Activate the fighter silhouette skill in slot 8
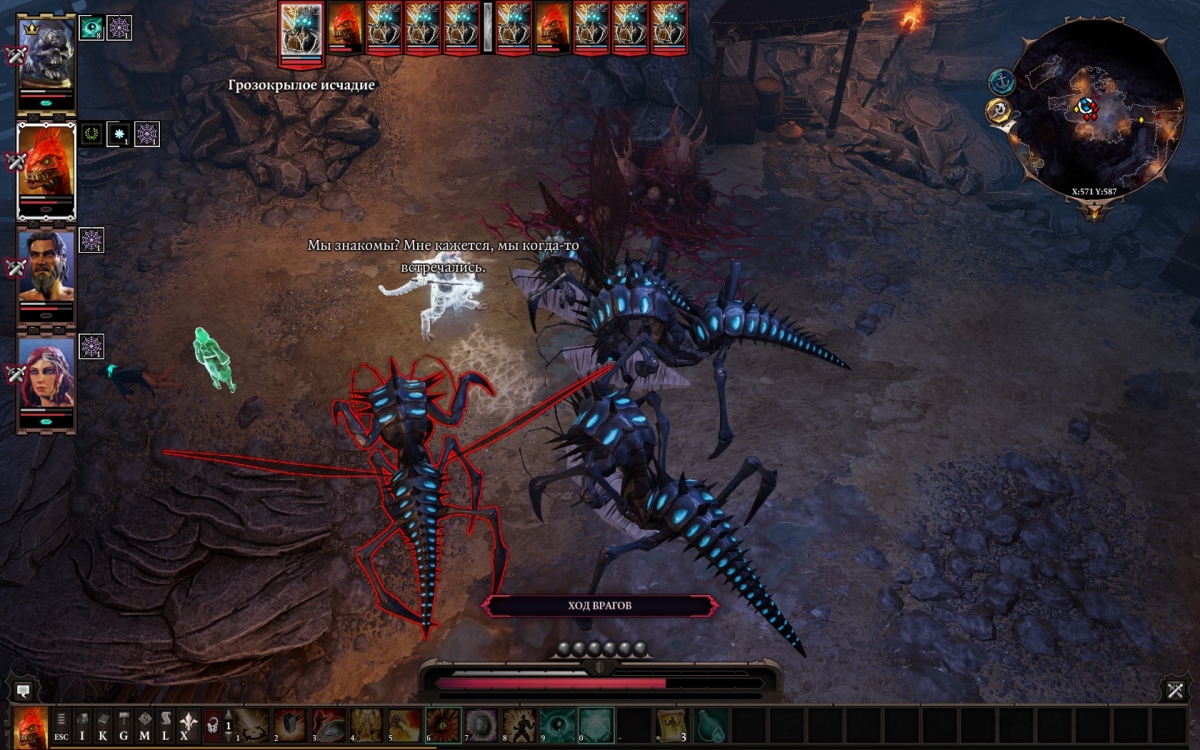Image resolution: width=1200 pixels, height=750 pixels. click(519, 724)
